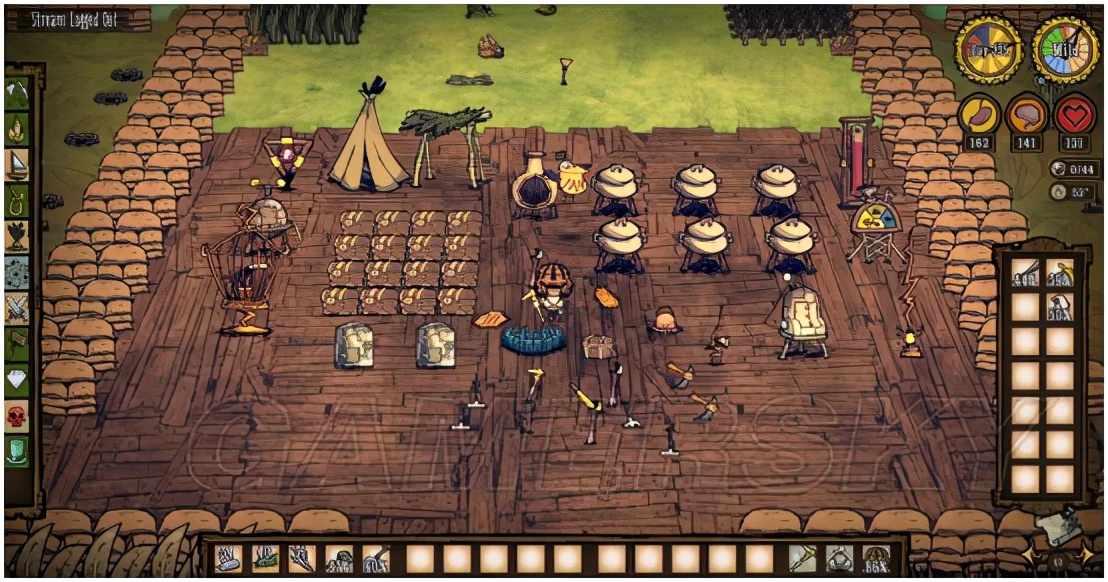Choose the white diamond Refine tab

click(17, 379)
